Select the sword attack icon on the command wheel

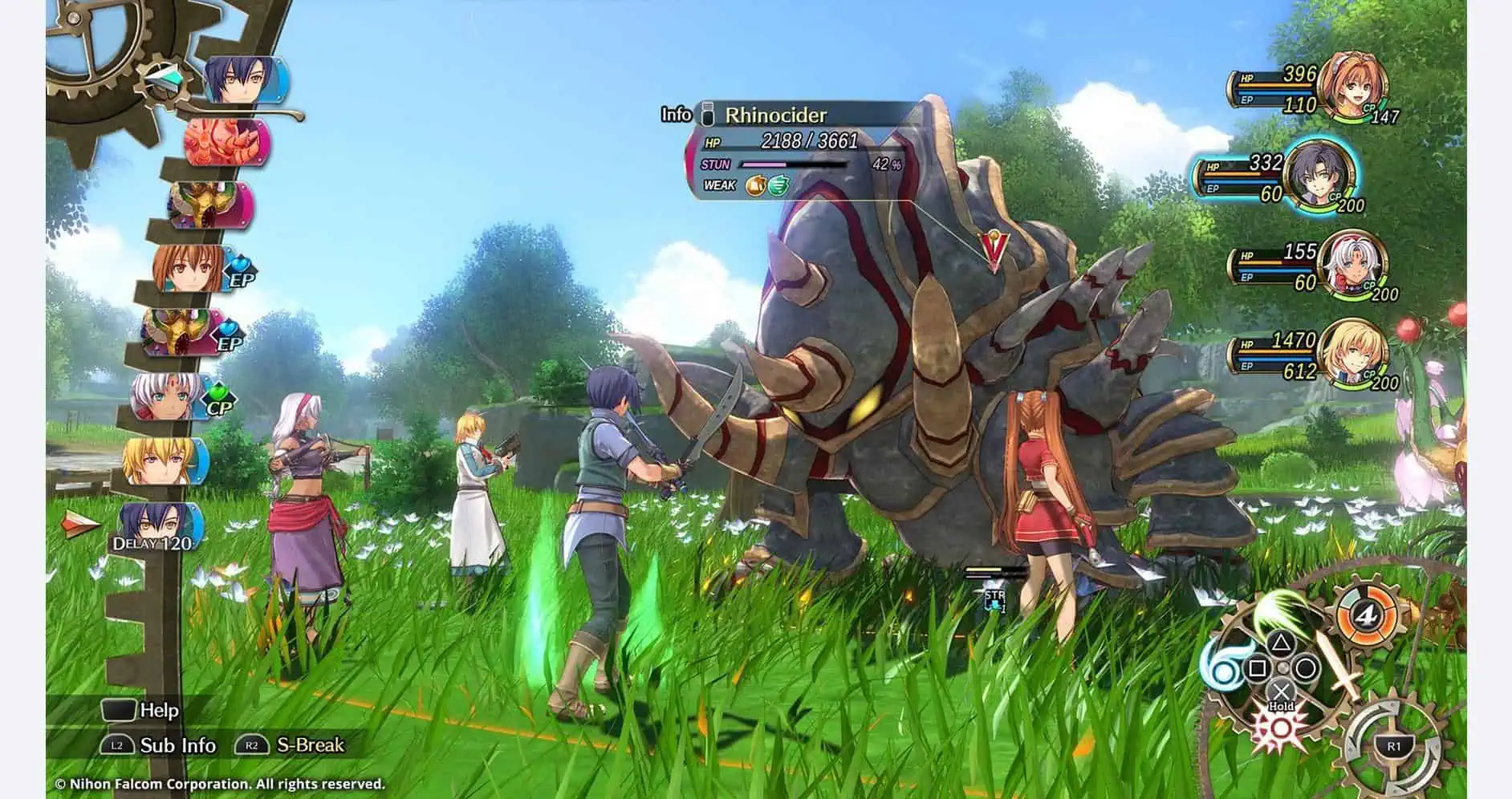[x=1343, y=666]
